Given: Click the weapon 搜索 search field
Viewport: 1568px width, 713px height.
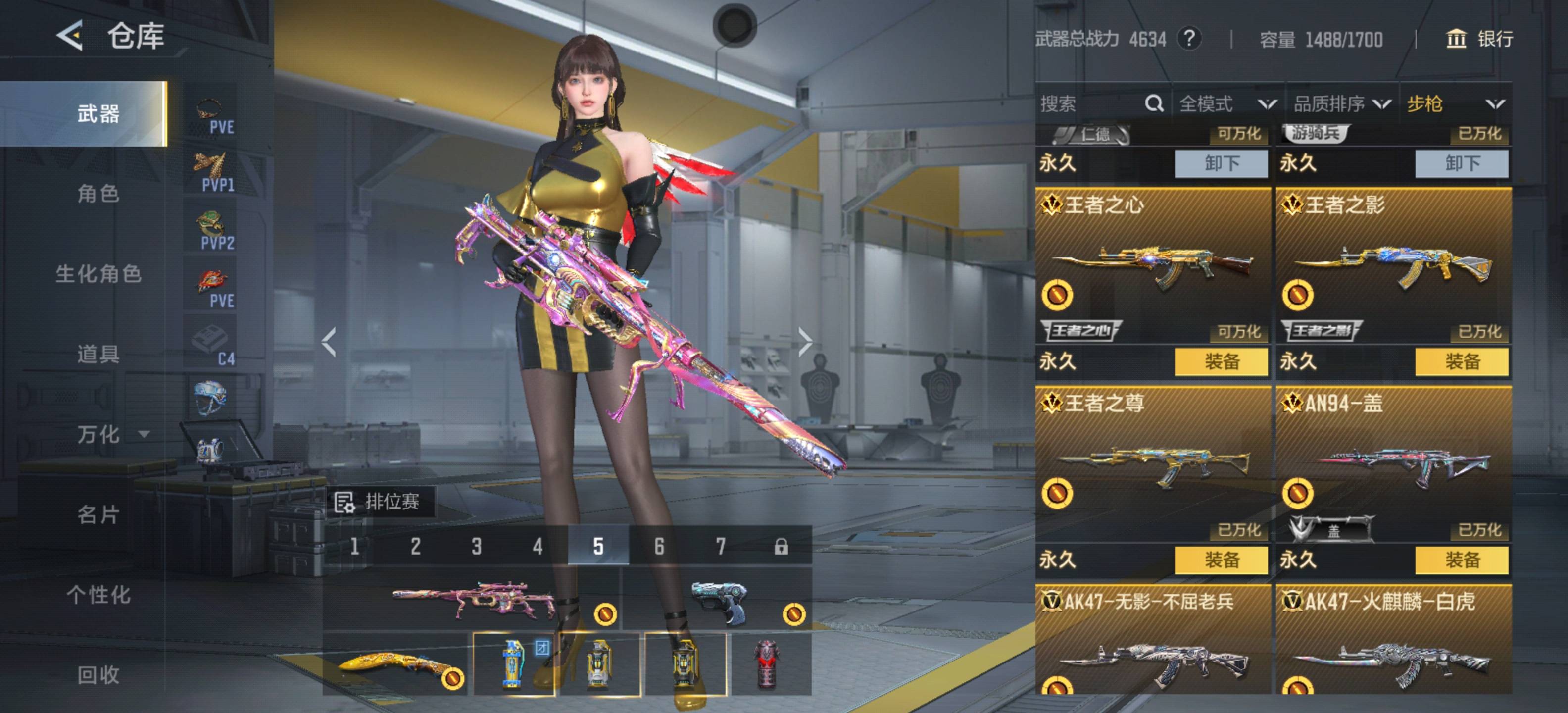Looking at the screenshot, I should 1089,104.
